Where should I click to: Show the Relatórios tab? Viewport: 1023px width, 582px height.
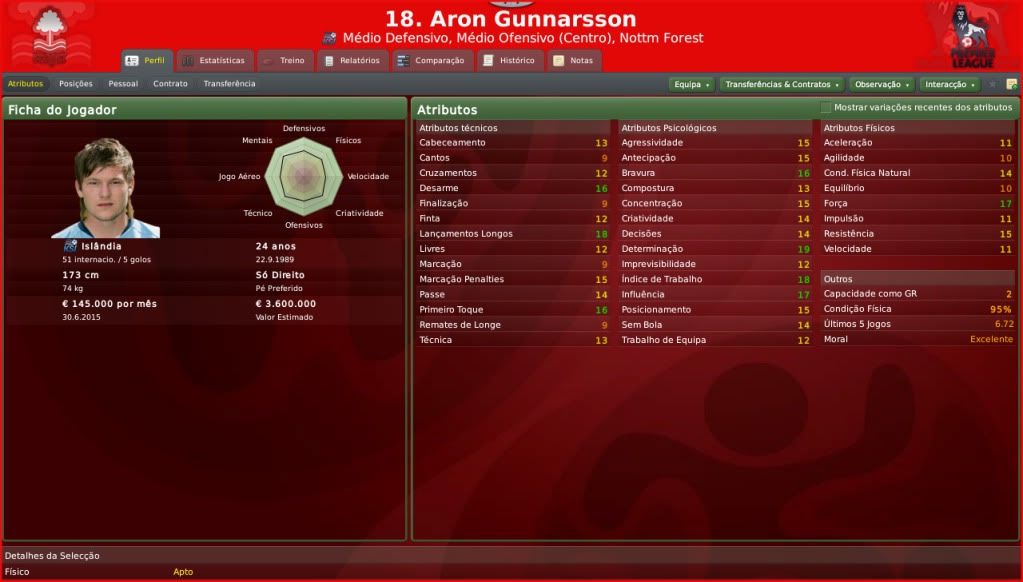[352, 60]
